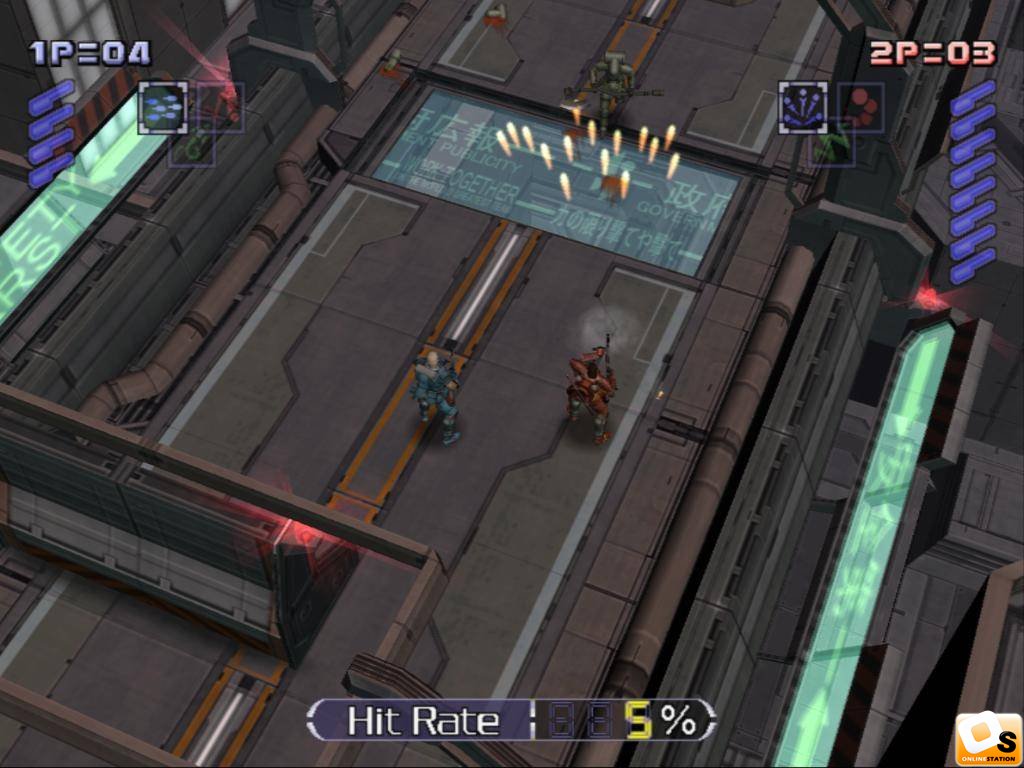1024x768 pixels.
Task: Select Player 1's blue multi-shot weapon icon
Action: [x=163, y=107]
